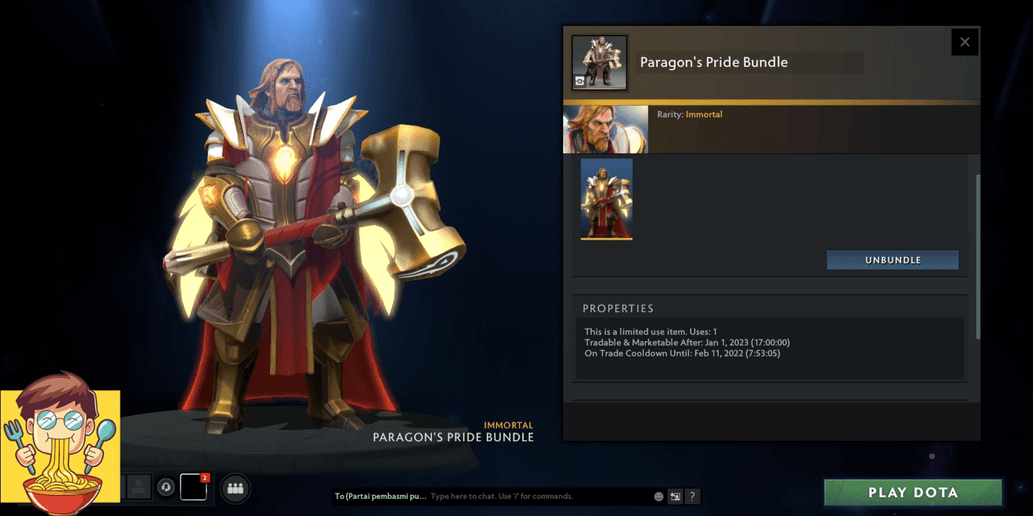This screenshot has width=1033, height=516.
Task: Open the chat emoticon picker
Action: (x=658, y=496)
